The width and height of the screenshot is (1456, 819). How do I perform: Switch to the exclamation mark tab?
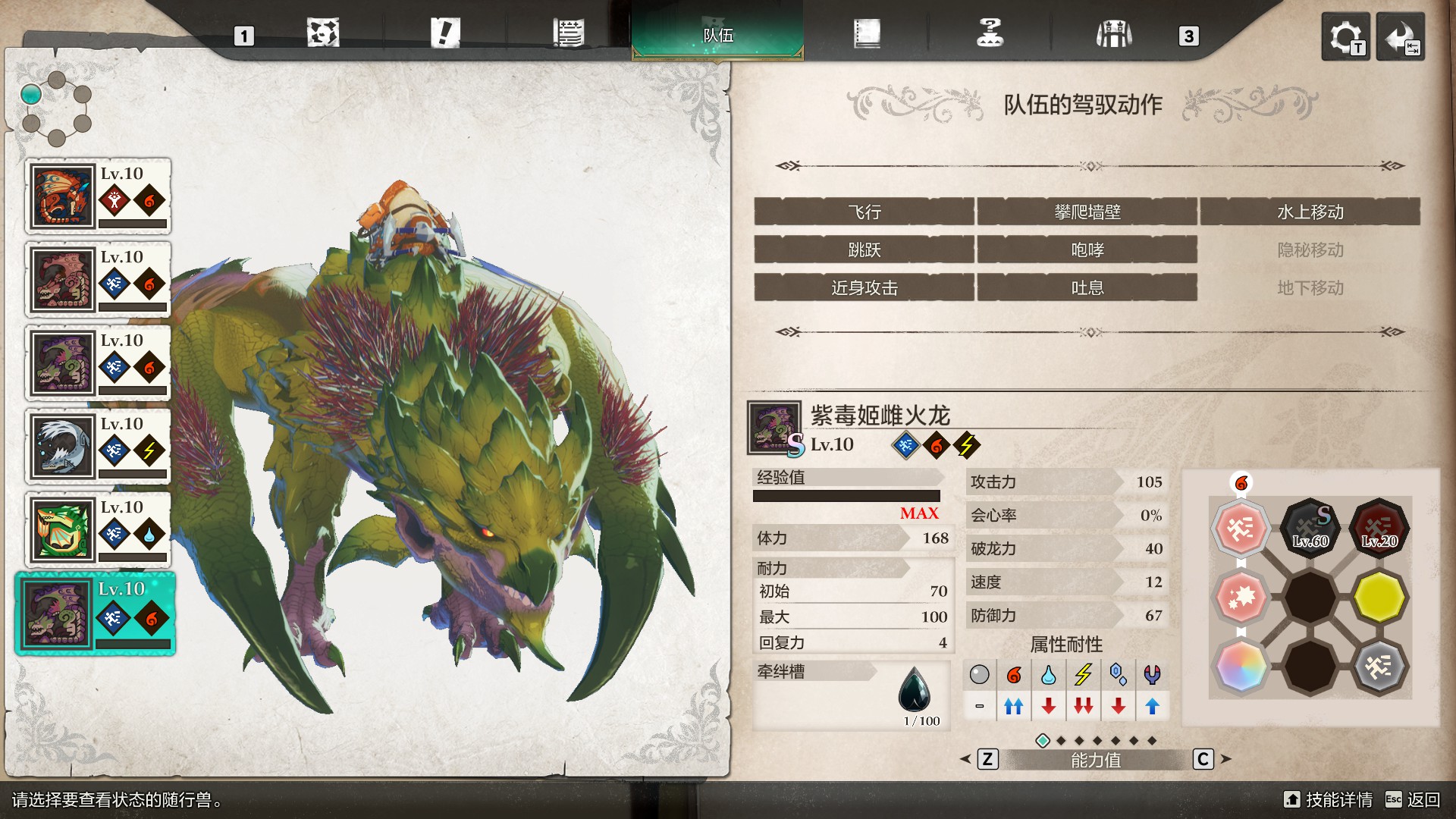click(445, 34)
